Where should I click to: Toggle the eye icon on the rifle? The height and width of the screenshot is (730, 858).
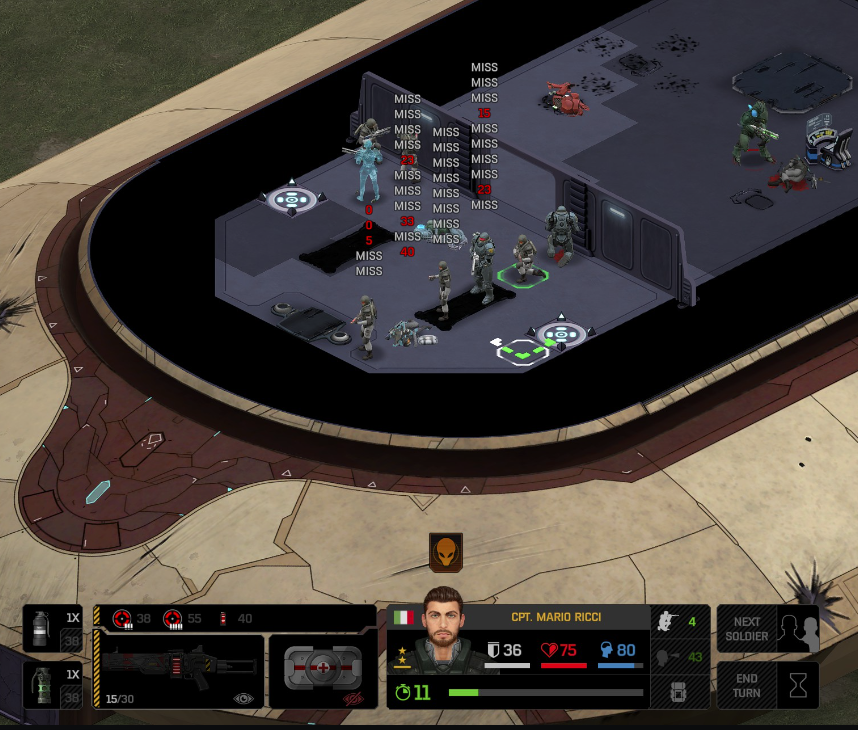(x=243, y=699)
